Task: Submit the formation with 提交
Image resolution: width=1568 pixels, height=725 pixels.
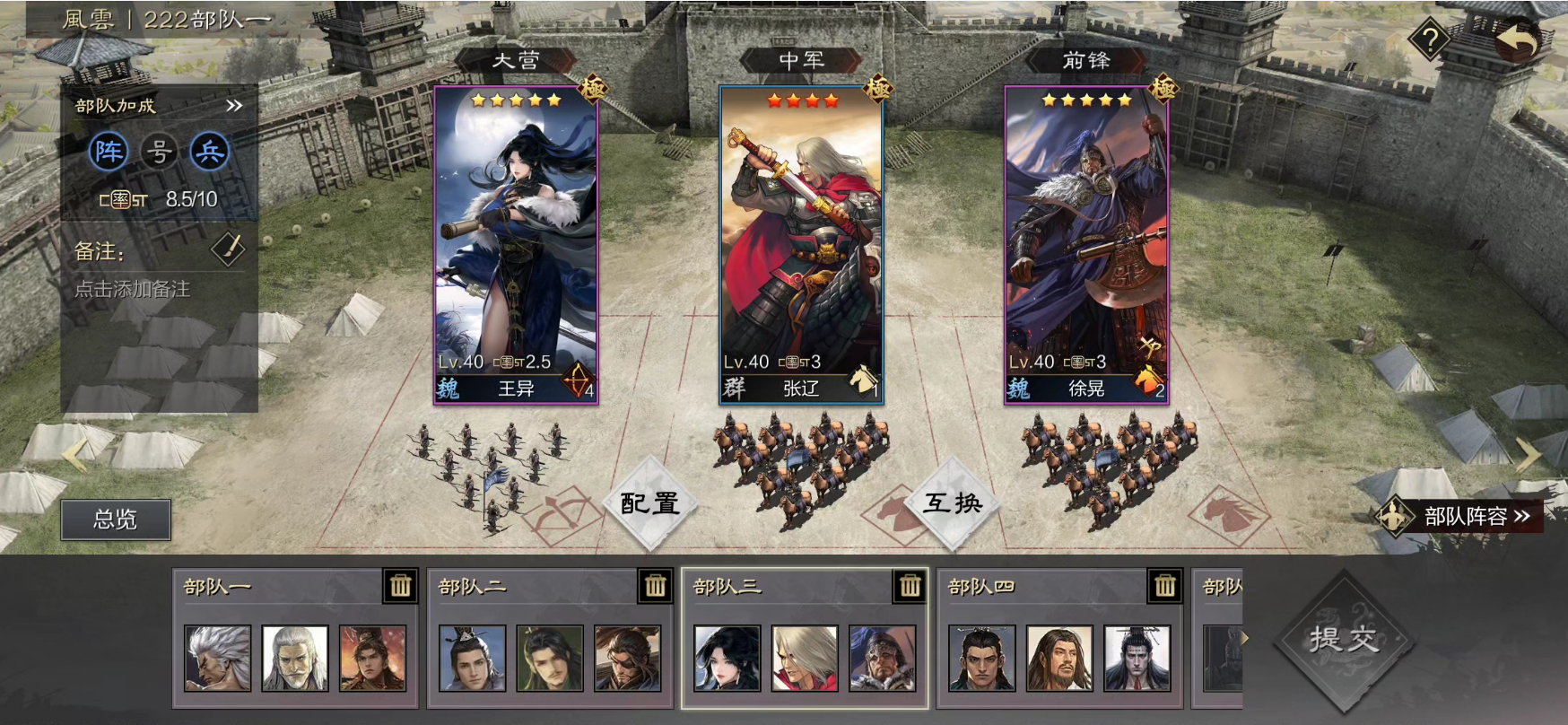Action: coord(1343,639)
